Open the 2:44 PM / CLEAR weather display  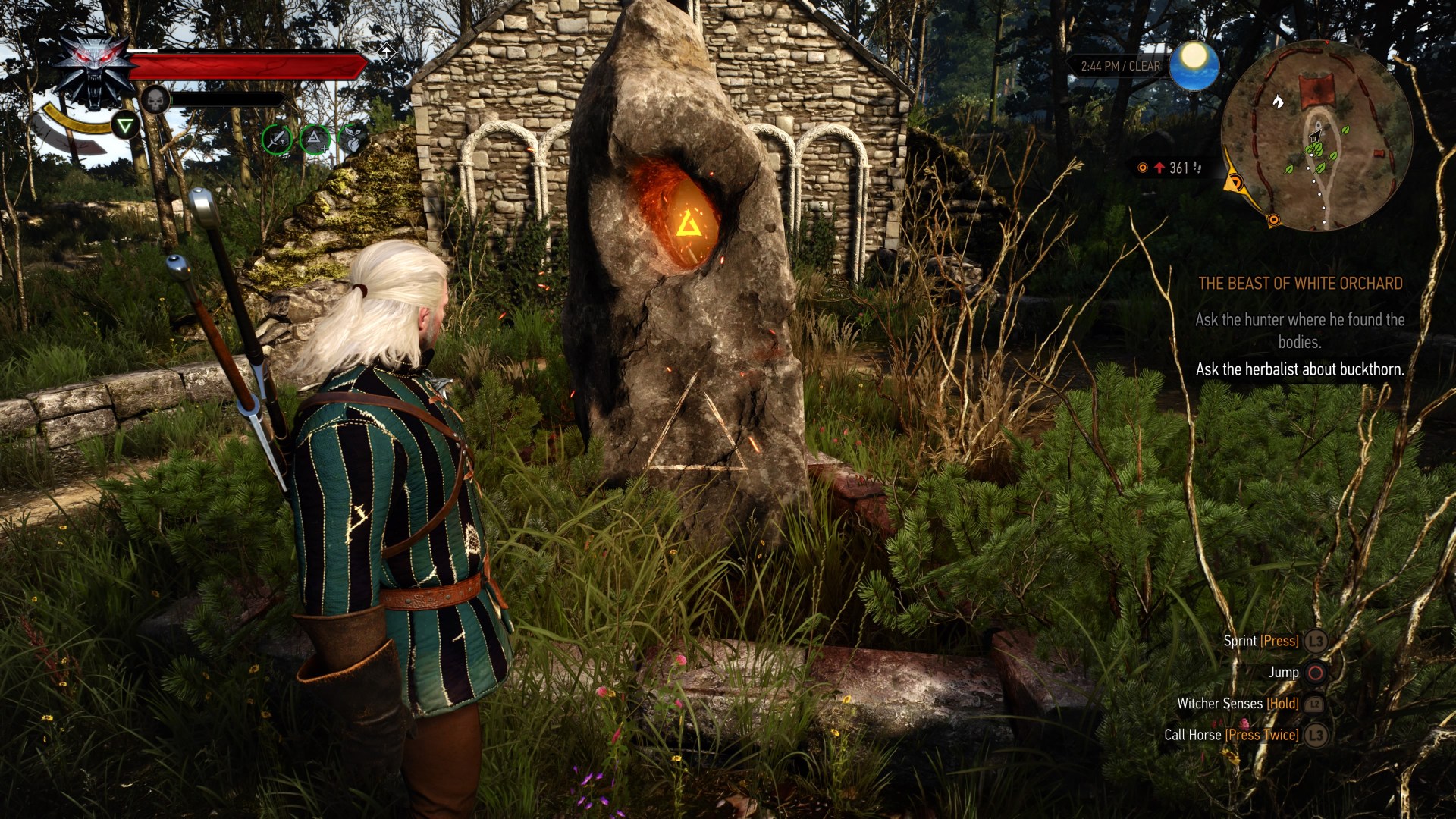(x=1121, y=66)
